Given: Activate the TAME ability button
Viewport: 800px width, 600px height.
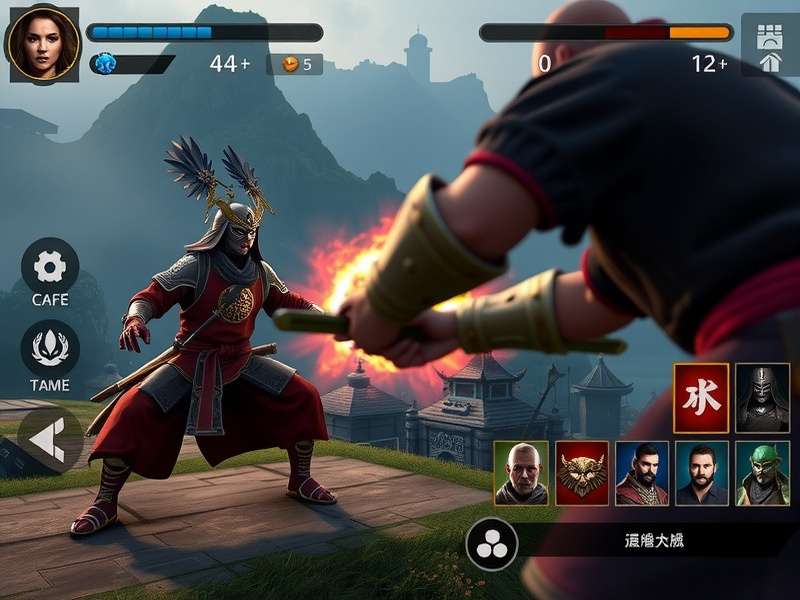Looking at the screenshot, I should 50,349.
